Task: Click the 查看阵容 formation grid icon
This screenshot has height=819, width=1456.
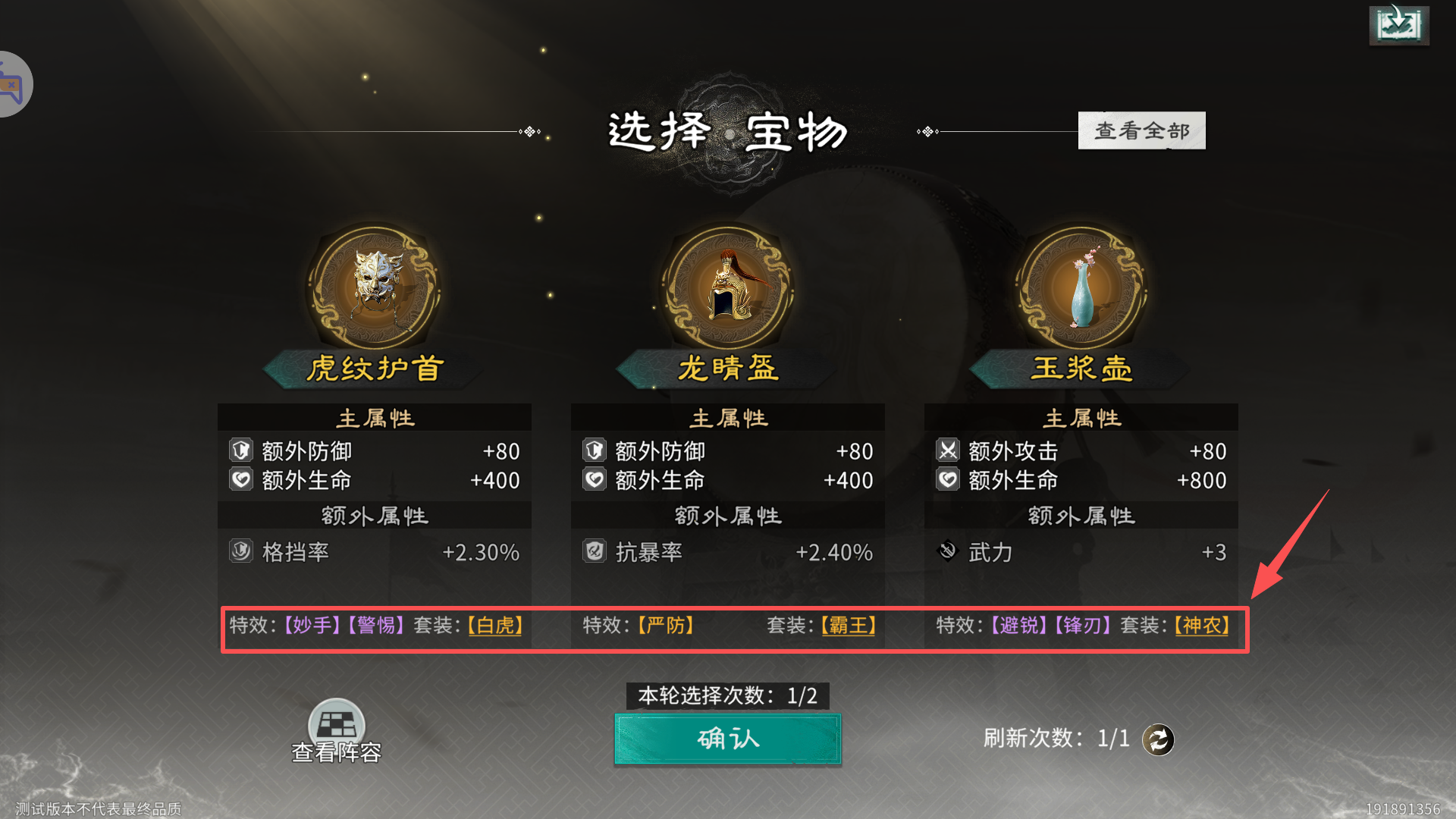Action: (x=335, y=724)
